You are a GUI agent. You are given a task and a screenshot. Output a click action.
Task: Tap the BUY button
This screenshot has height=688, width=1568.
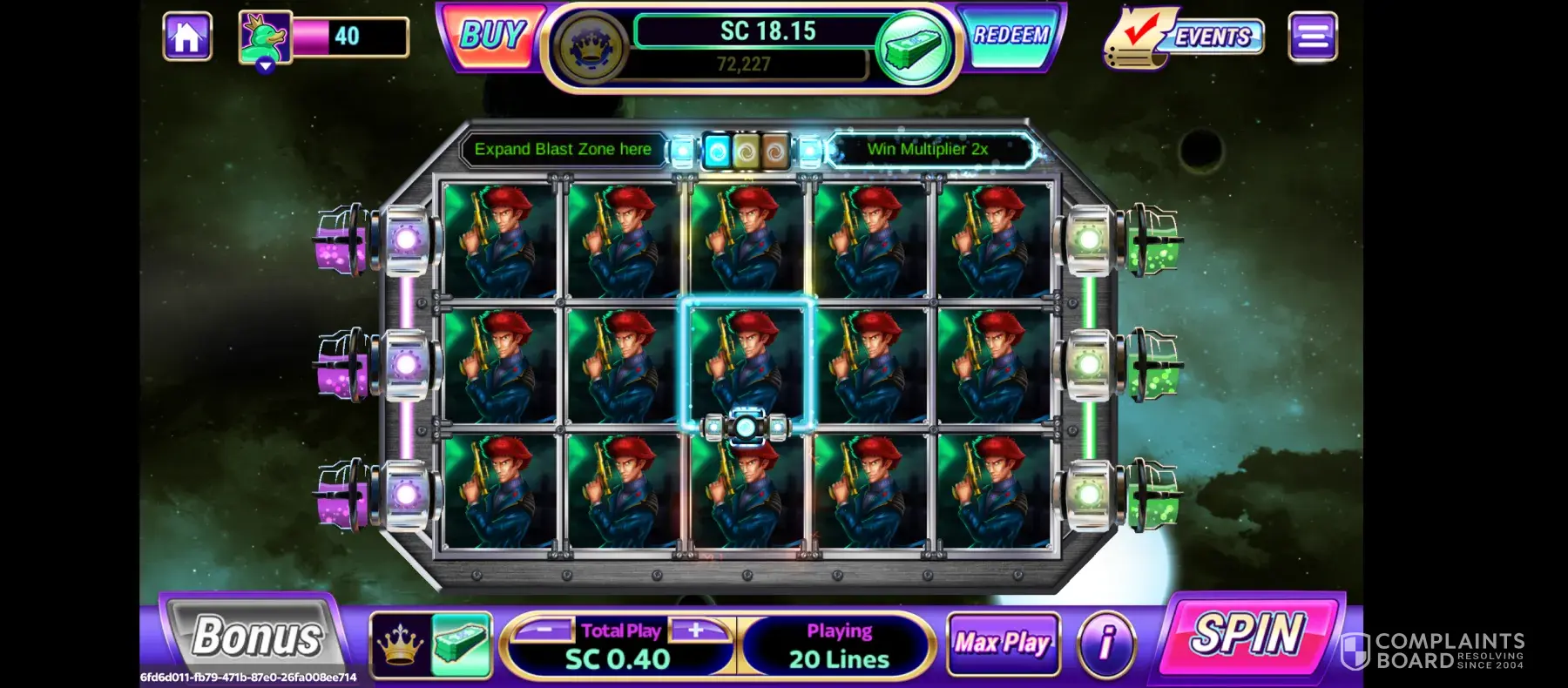[x=491, y=37]
